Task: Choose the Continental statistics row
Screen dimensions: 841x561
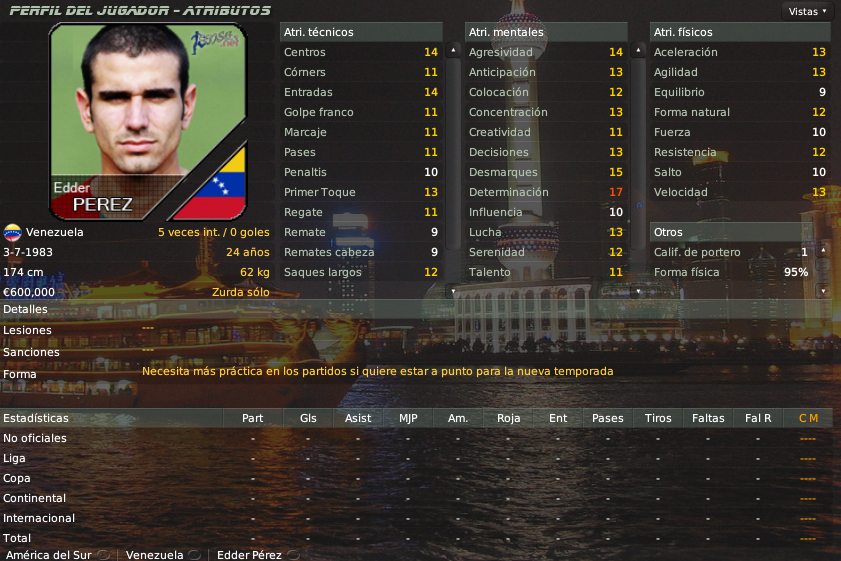Action: (x=35, y=498)
